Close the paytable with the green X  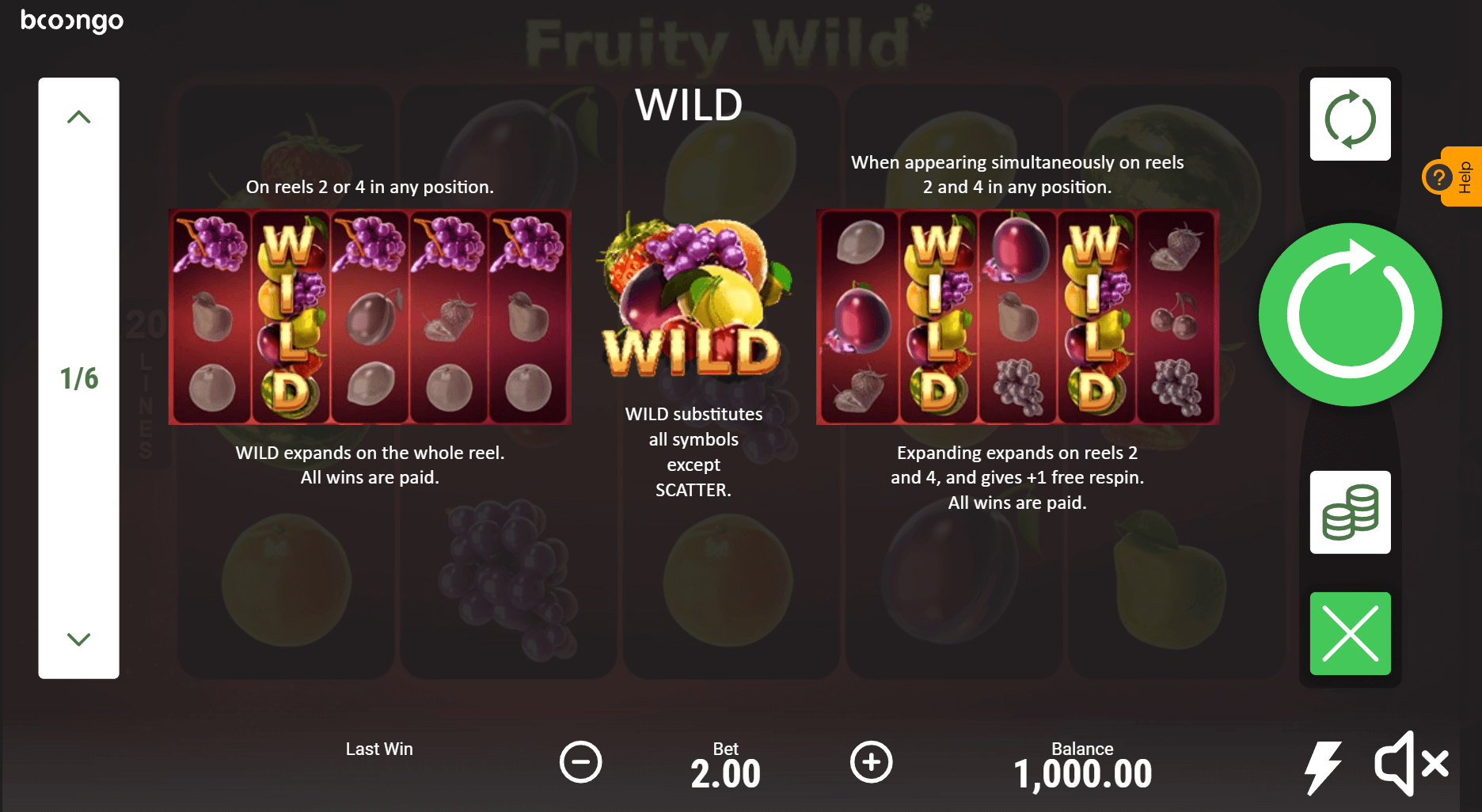1350,633
